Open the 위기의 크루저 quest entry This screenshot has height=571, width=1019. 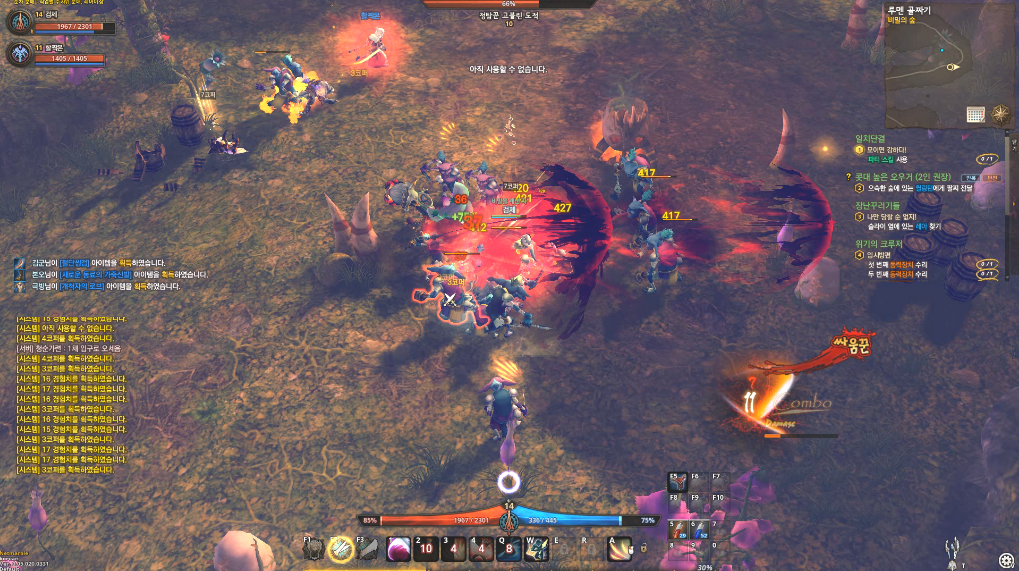coord(879,243)
